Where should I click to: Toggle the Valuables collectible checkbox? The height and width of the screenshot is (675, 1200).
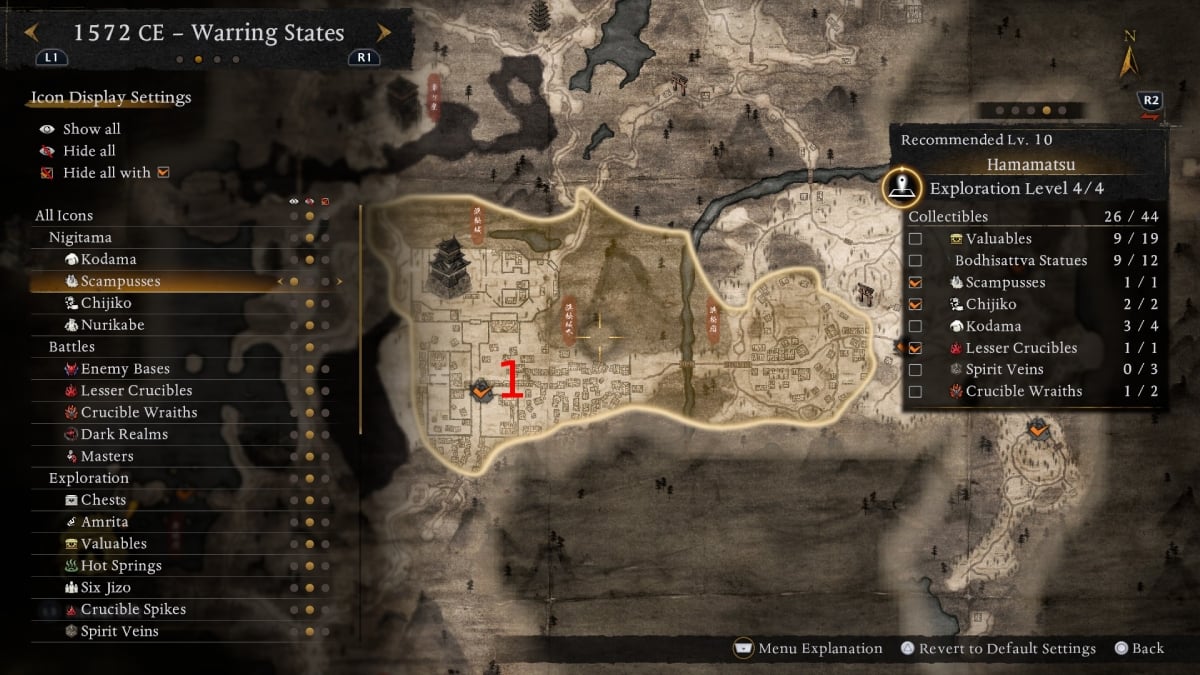915,239
